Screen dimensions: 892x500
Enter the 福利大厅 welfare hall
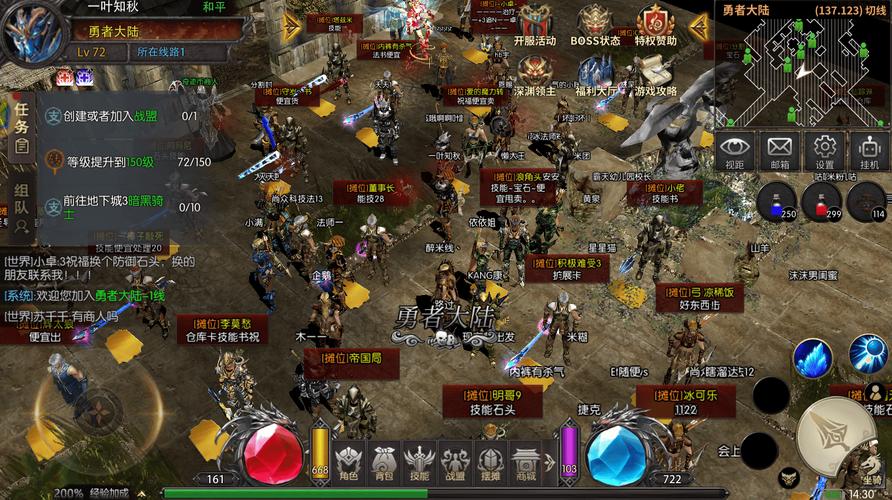(x=595, y=74)
